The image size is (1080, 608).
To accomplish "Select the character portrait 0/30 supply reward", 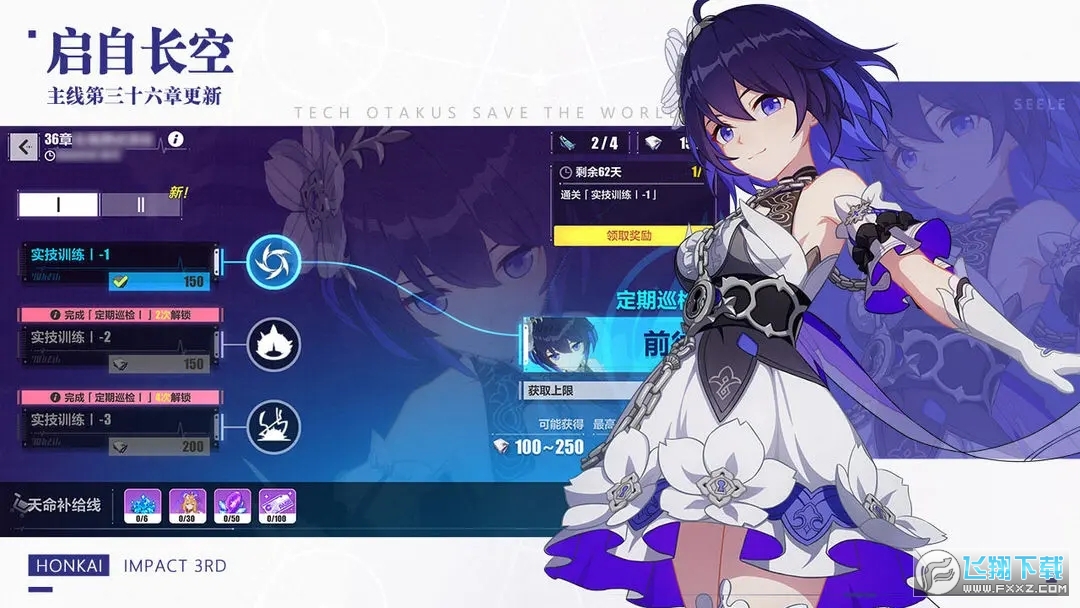I will point(186,507).
